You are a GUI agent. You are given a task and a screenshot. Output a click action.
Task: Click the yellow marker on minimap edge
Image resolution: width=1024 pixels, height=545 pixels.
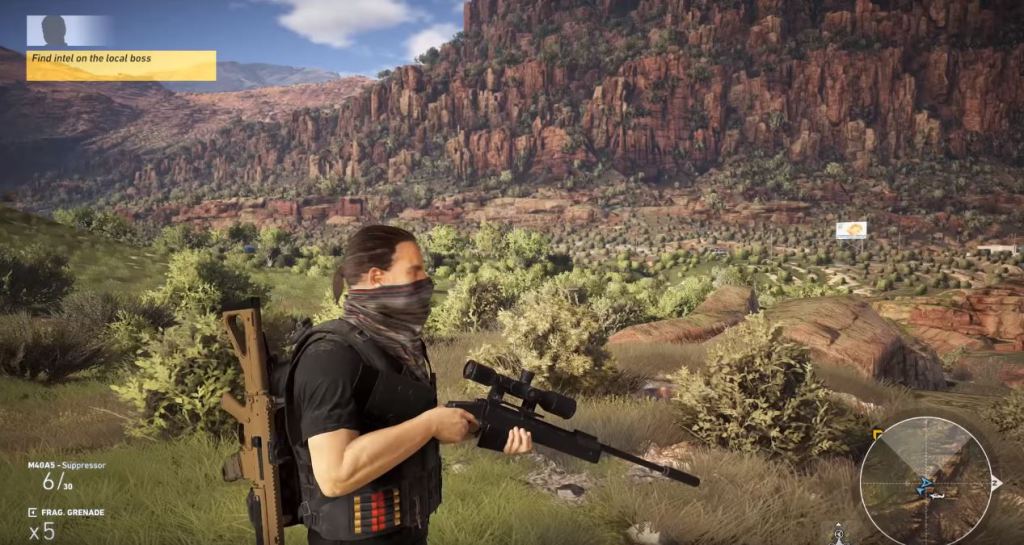click(x=877, y=434)
